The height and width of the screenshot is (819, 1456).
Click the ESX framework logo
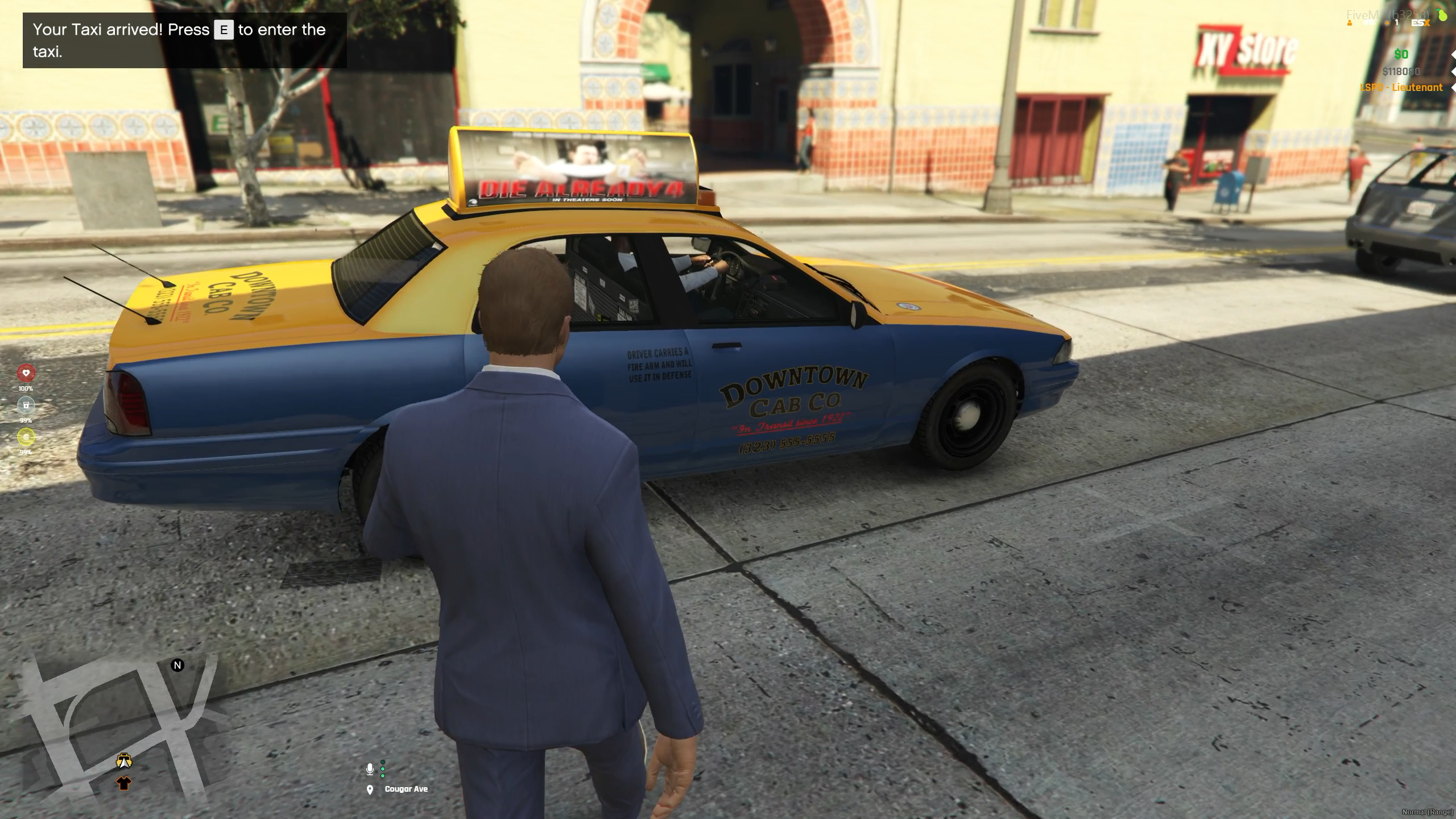(1420, 23)
